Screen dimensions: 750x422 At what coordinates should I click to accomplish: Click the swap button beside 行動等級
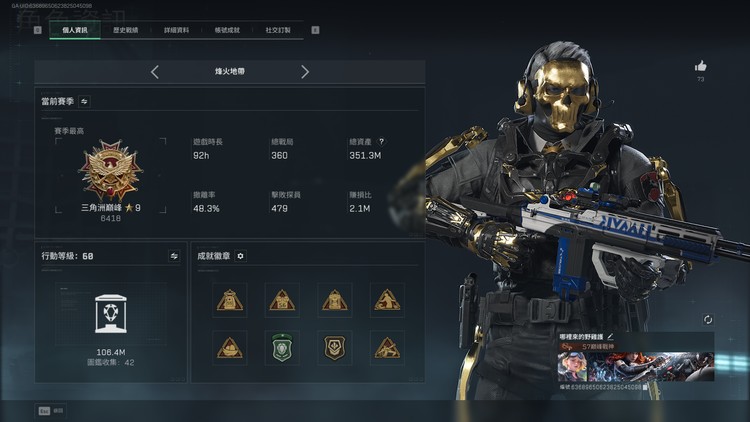click(173, 256)
